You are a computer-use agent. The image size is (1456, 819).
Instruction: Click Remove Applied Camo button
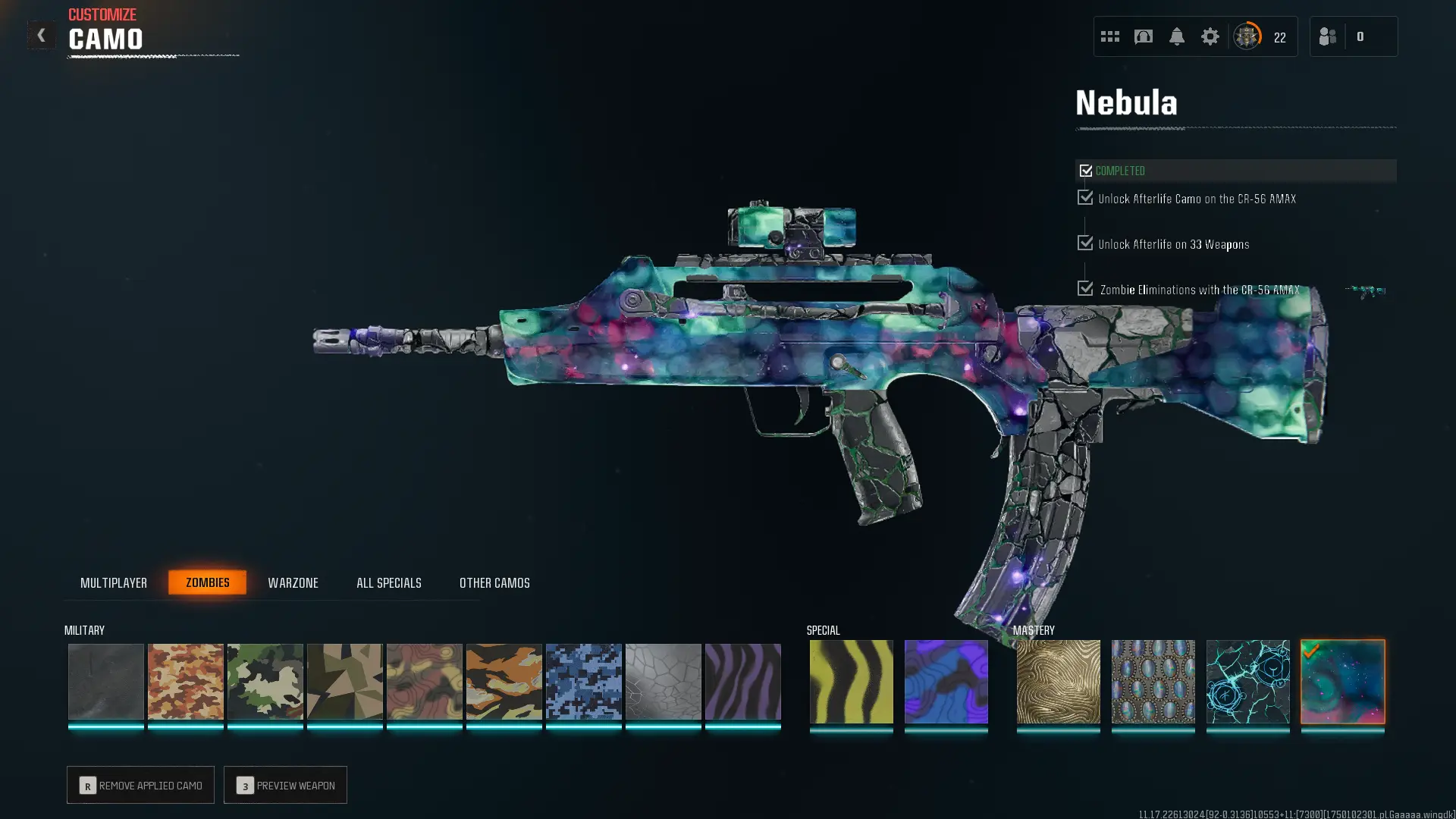point(140,785)
